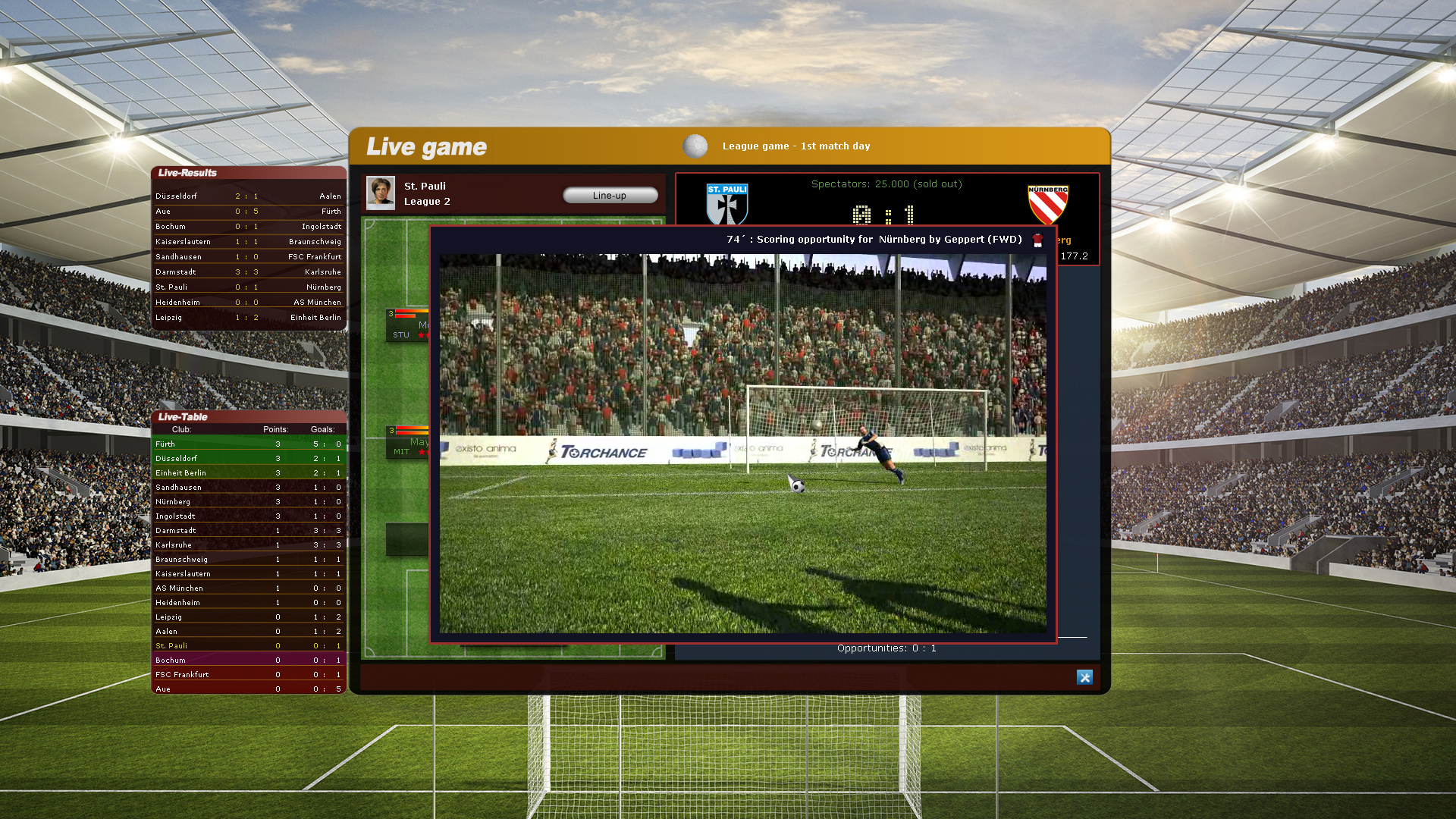The width and height of the screenshot is (1456, 819).
Task: Select the star rating on the MIT player card
Action: 422,452
